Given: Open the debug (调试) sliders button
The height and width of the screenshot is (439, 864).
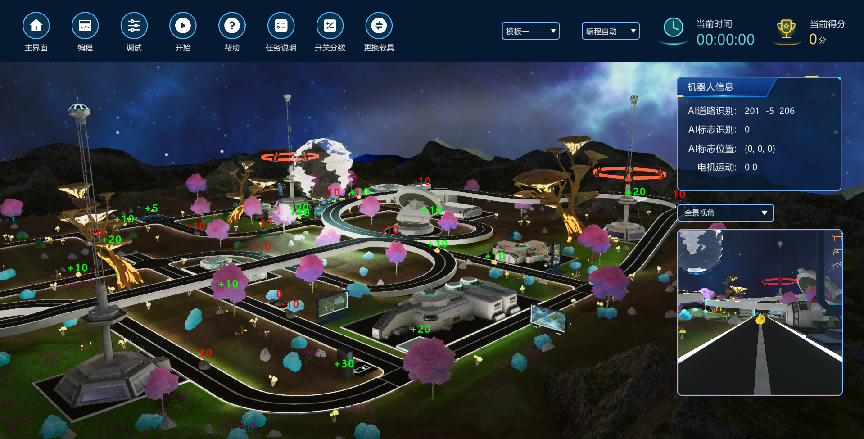Looking at the screenshot, I should pos(134,25).
